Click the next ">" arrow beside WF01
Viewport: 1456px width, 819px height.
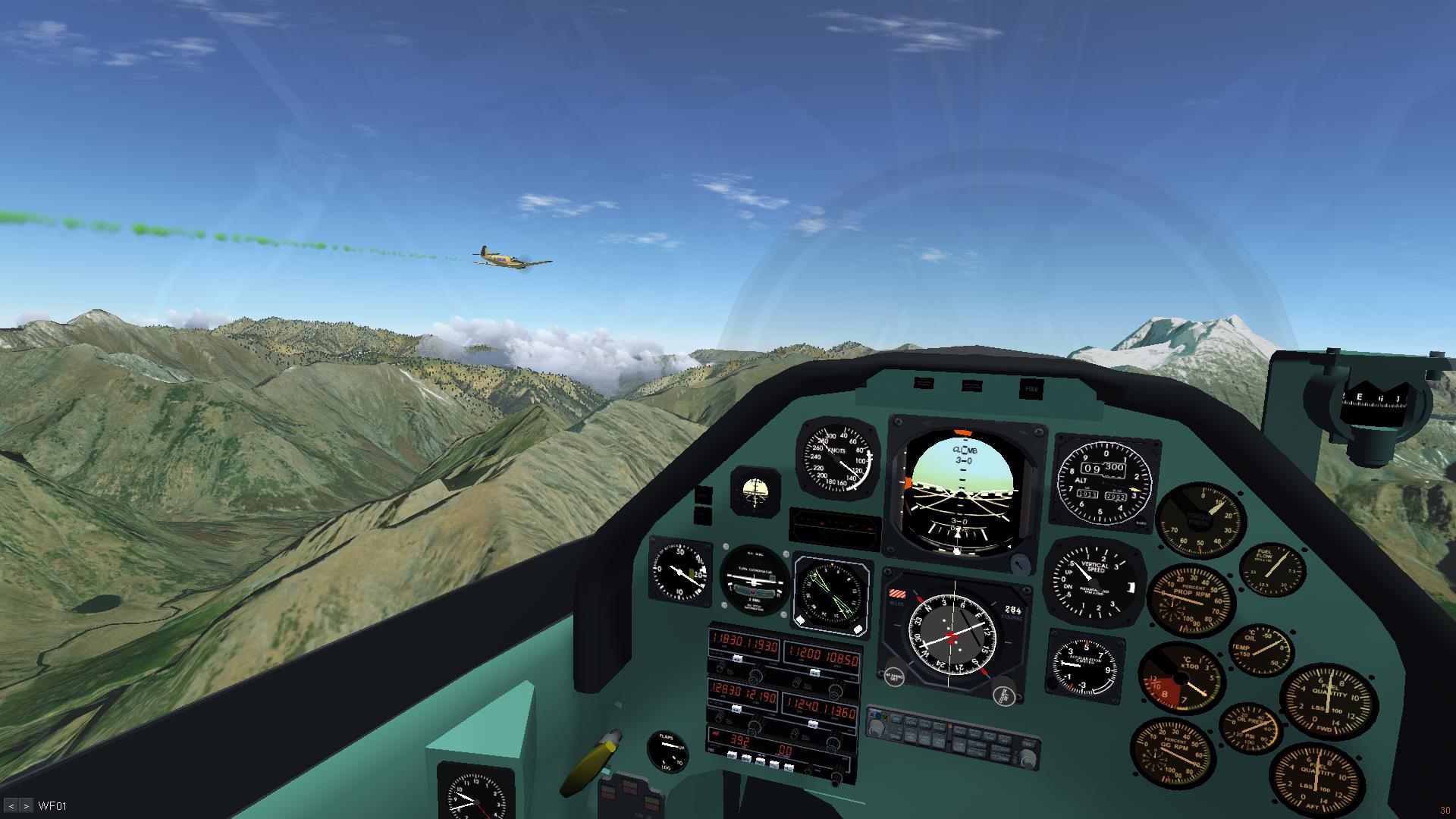coord(27,806)
